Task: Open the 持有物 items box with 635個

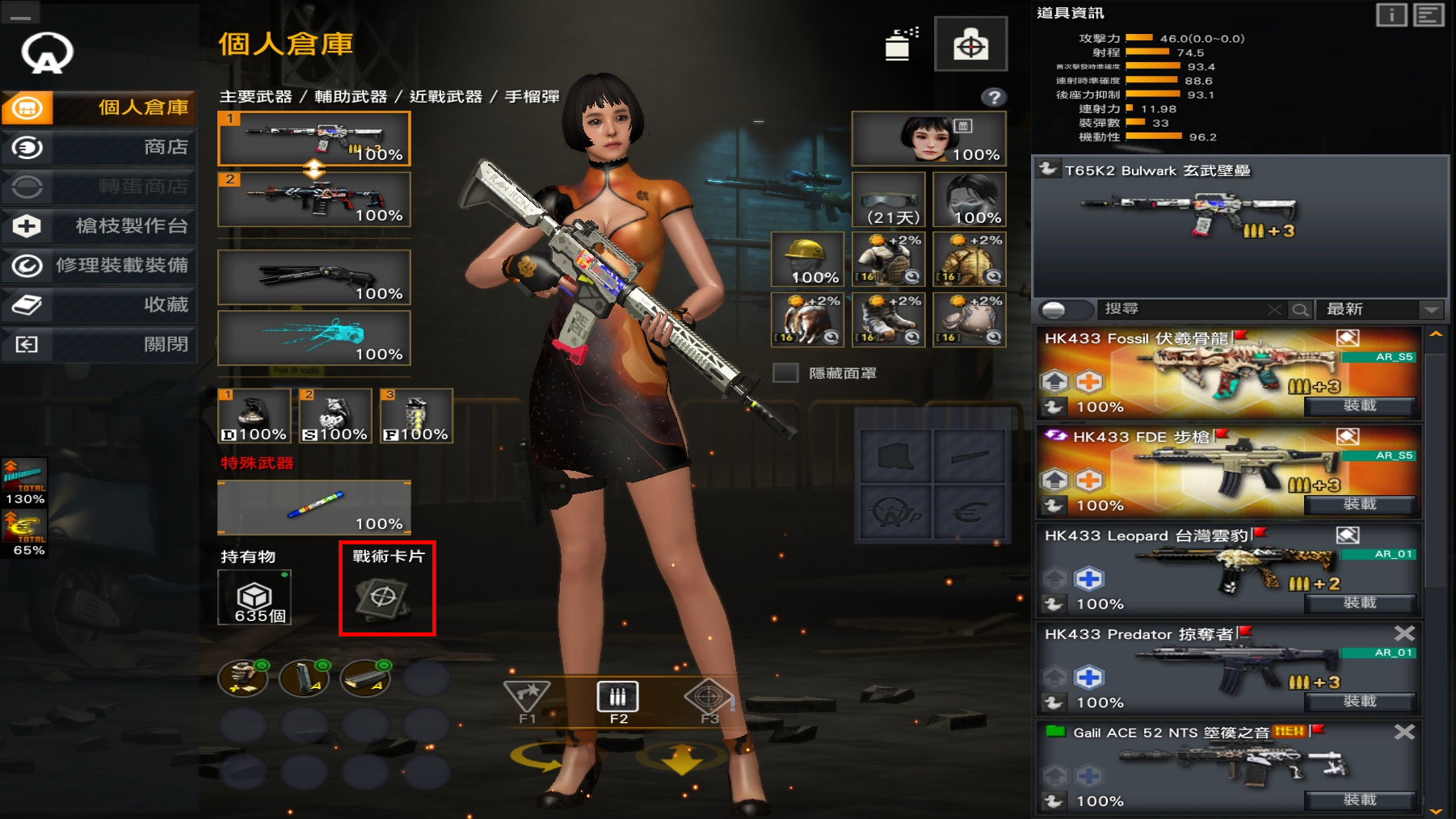Action: coord(255,598)
